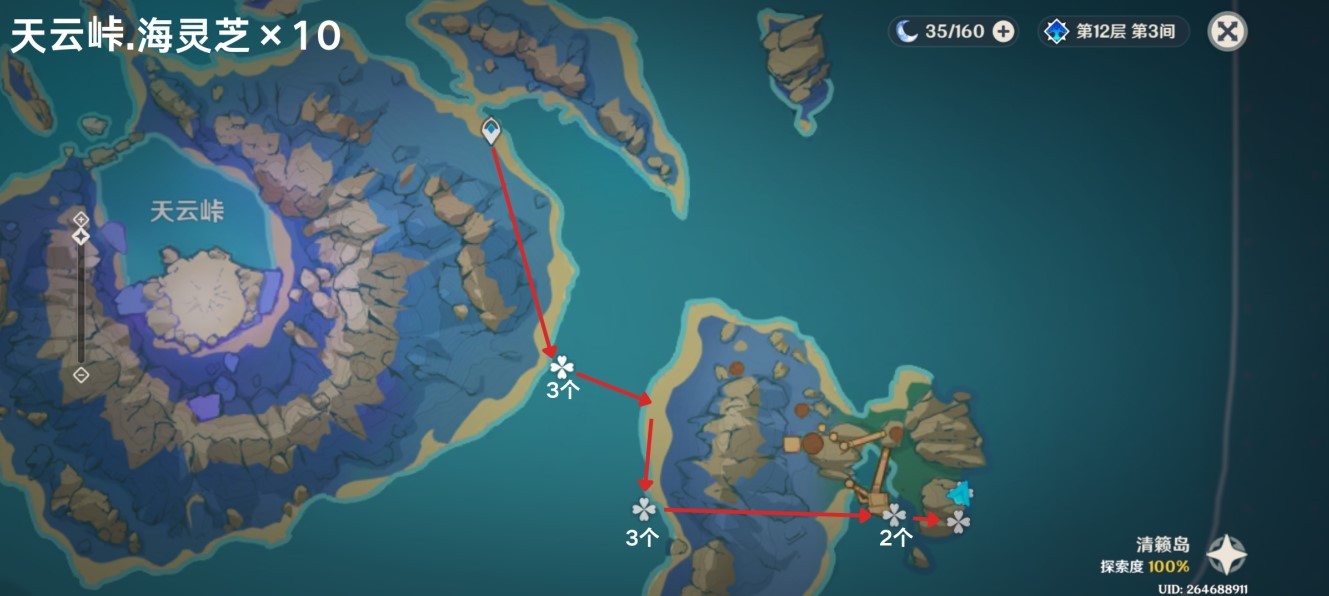Click the map zoom slider handle
The width and height of the screenshot is (1329, 596).
click(81, 237)
